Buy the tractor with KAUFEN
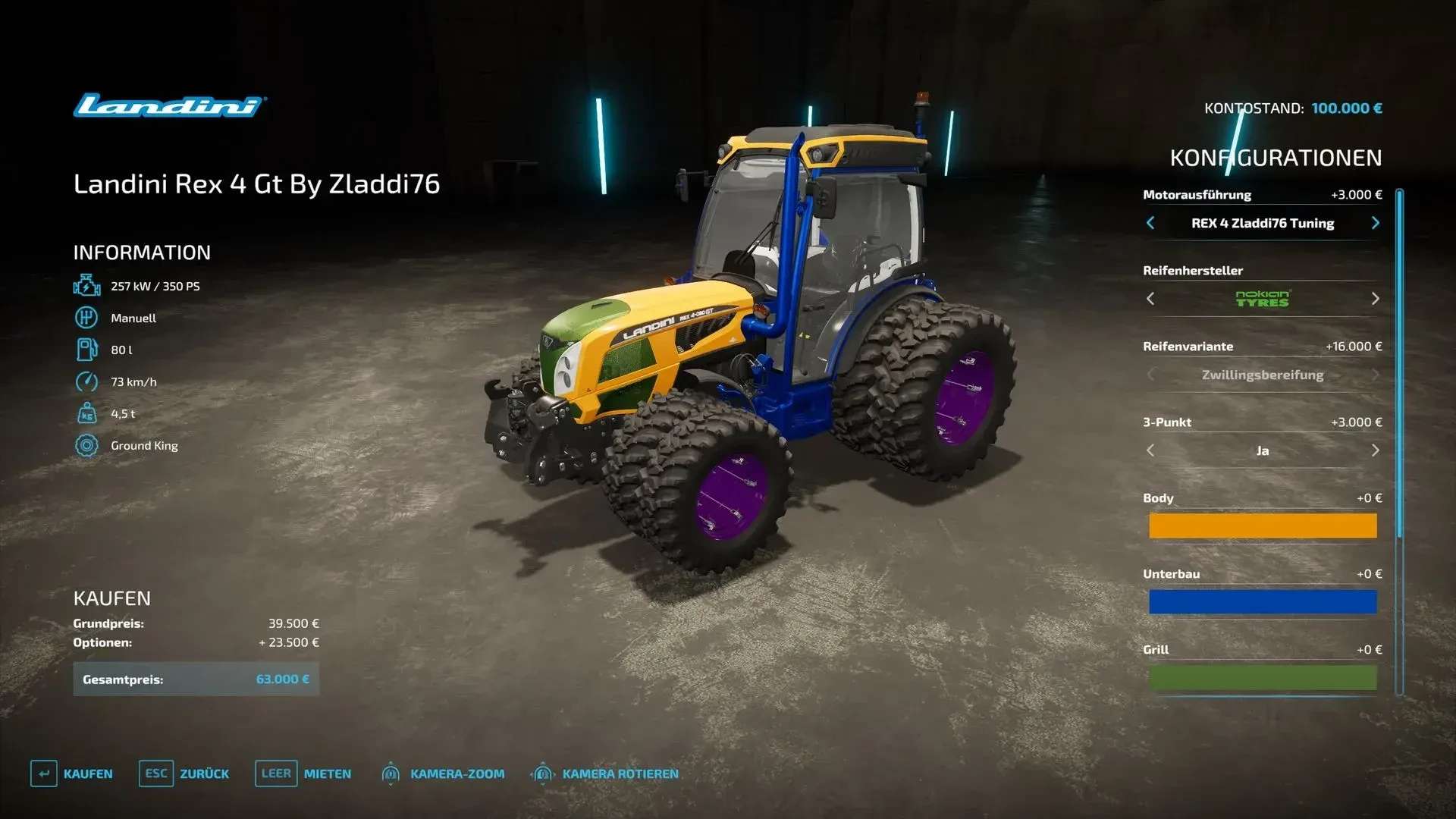The image size is (1456, 819). pos(72,773)
